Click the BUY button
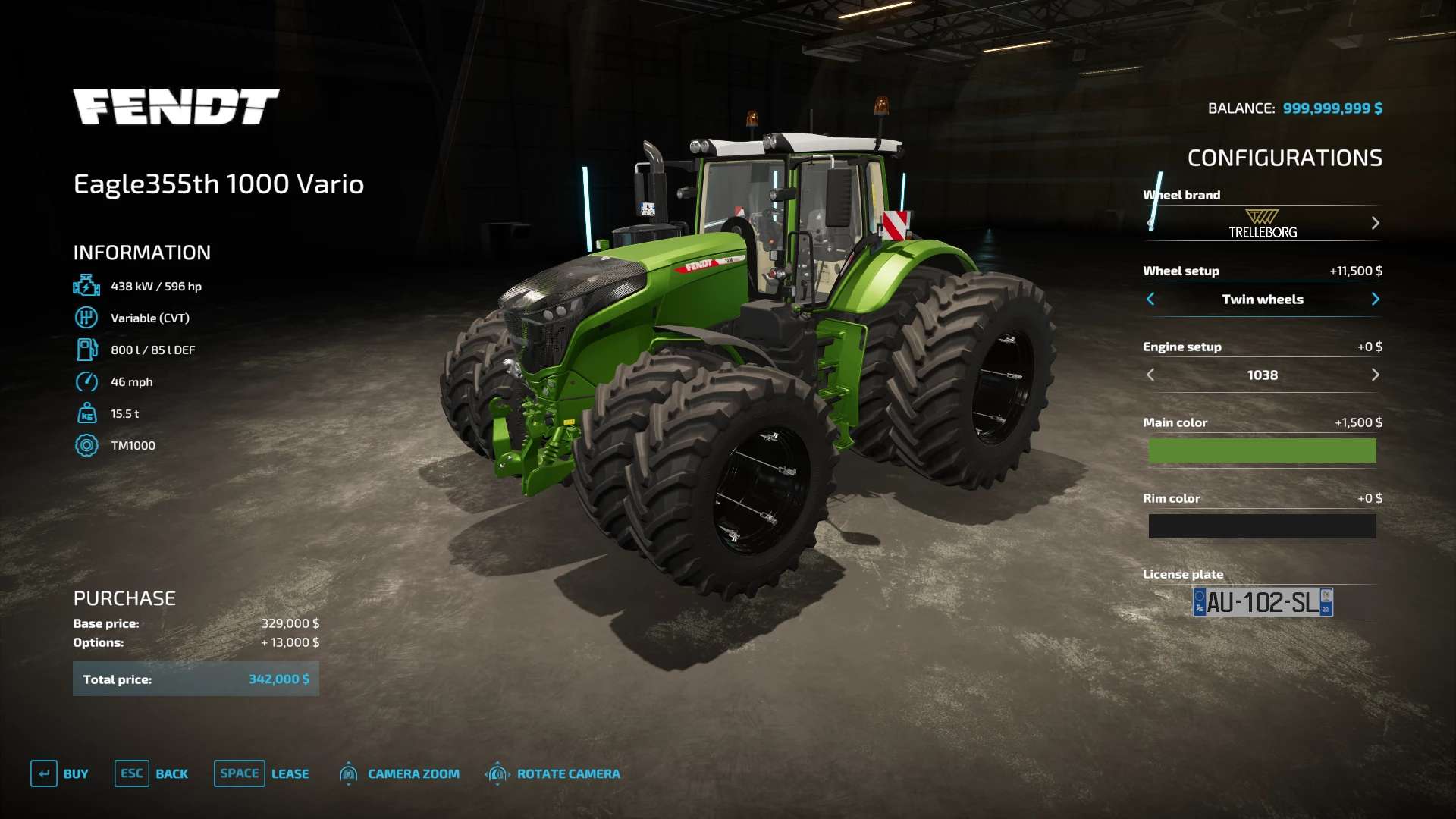1456x819 pixels. click(60, 773)
